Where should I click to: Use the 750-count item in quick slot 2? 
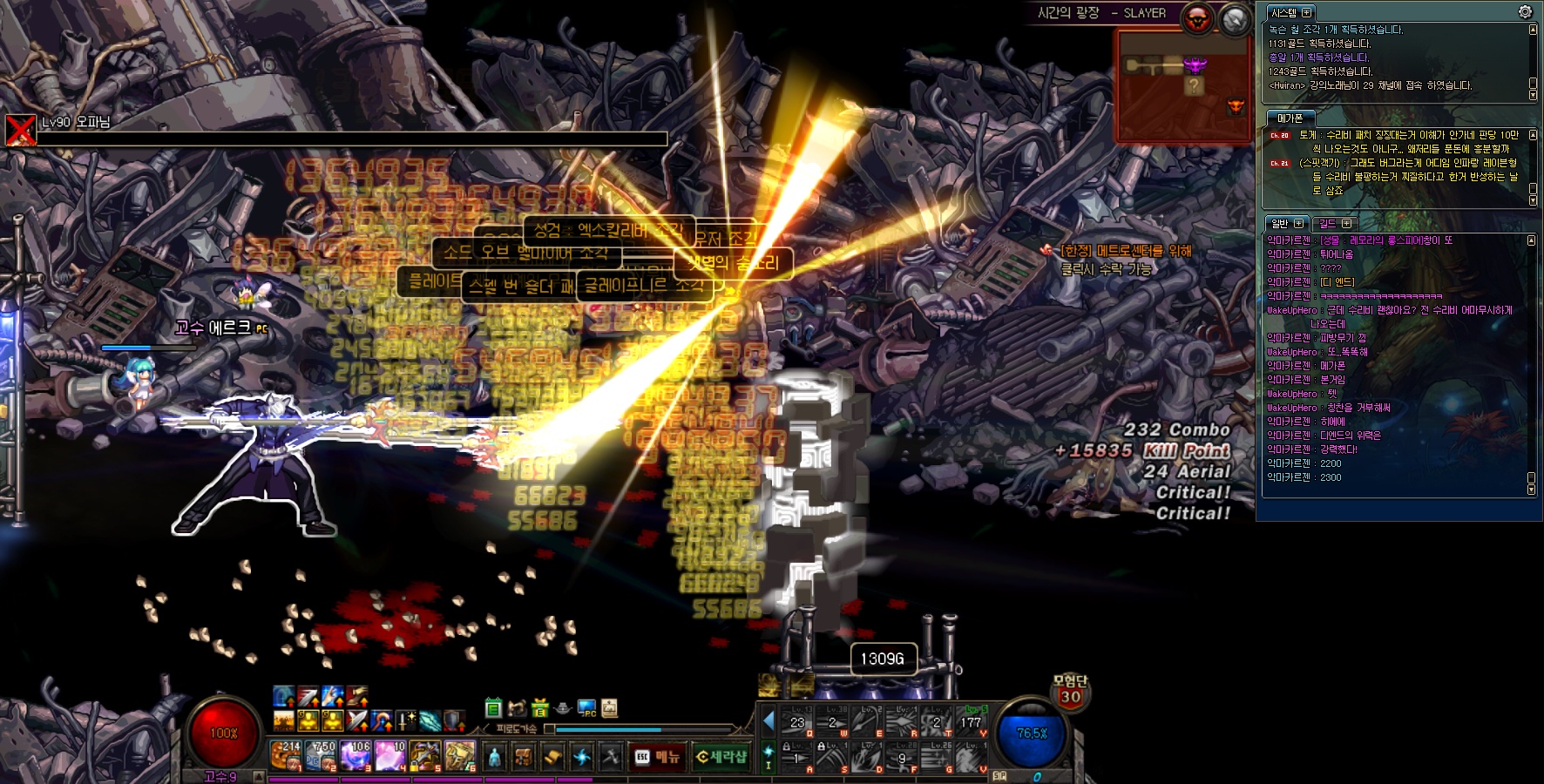(x=320, y=755)
